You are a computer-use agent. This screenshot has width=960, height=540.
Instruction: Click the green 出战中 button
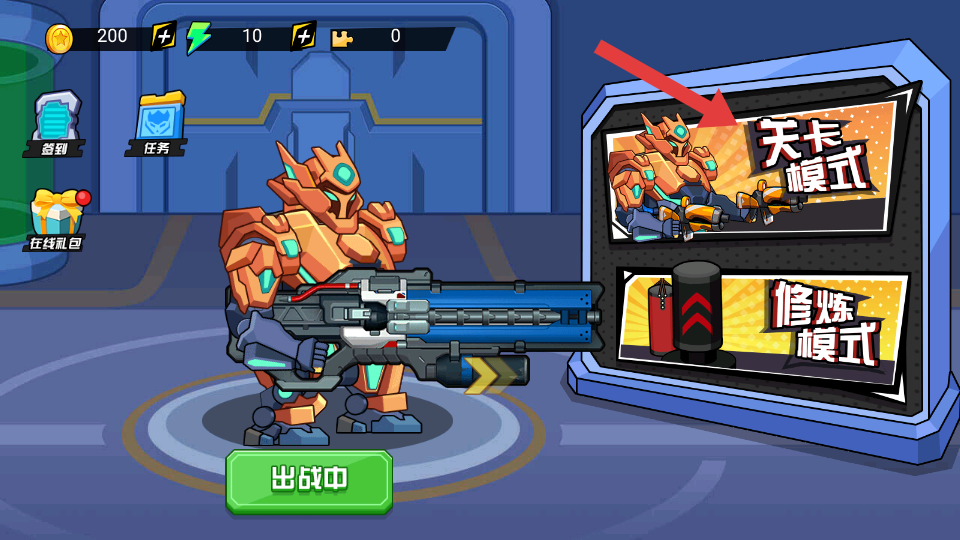point(308,480)
